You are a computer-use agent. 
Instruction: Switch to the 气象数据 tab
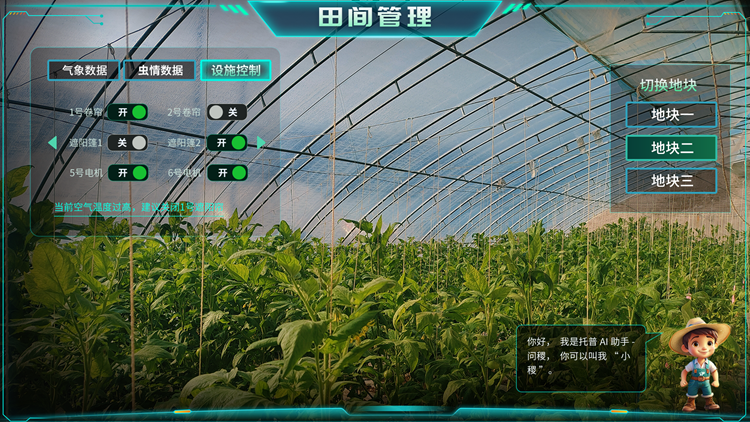click(84, 71)
